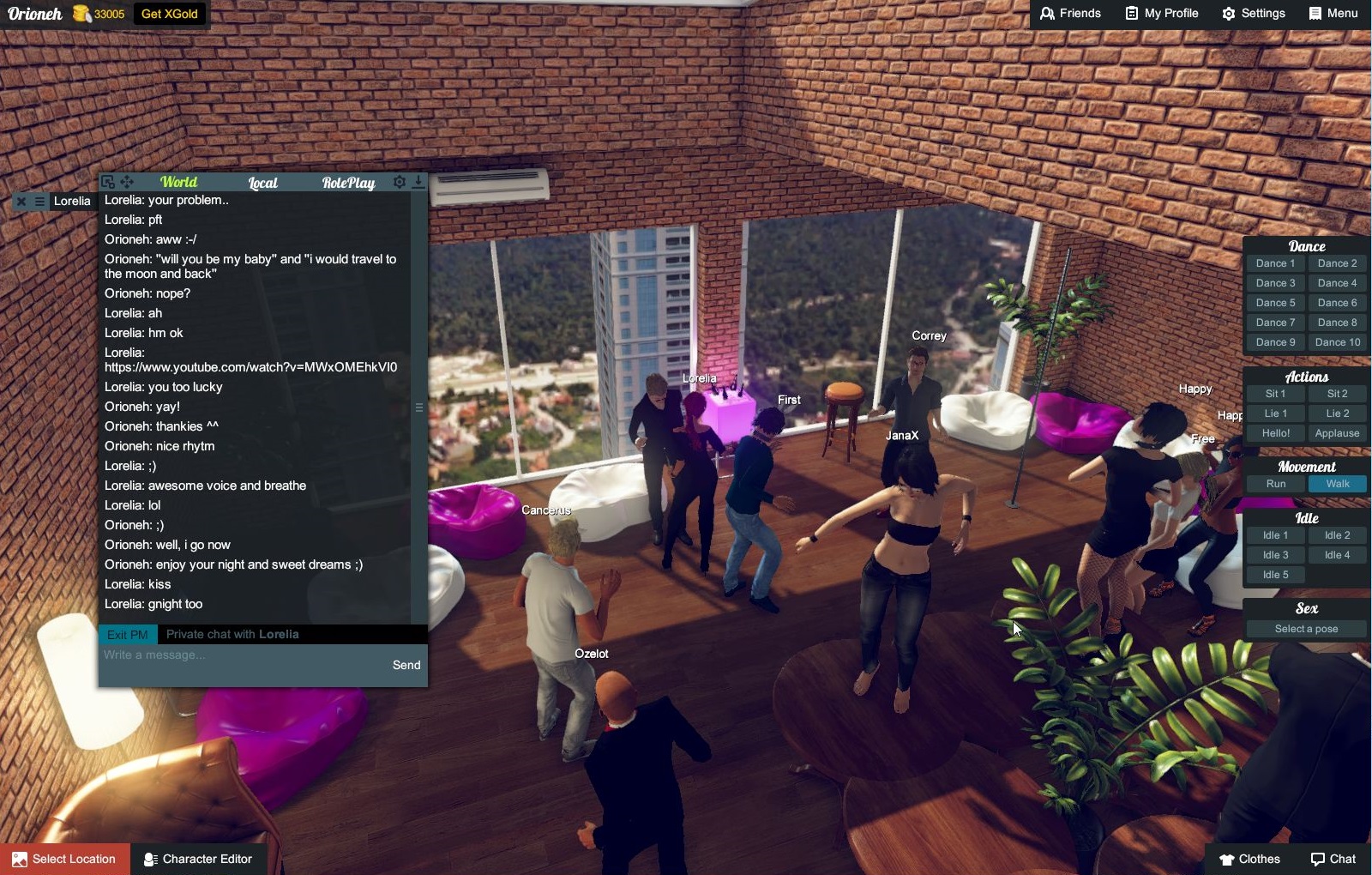This screenshot has width=1372, height=875.
Task: Enable Run movement mode
Action: [x=1275, y=484]
